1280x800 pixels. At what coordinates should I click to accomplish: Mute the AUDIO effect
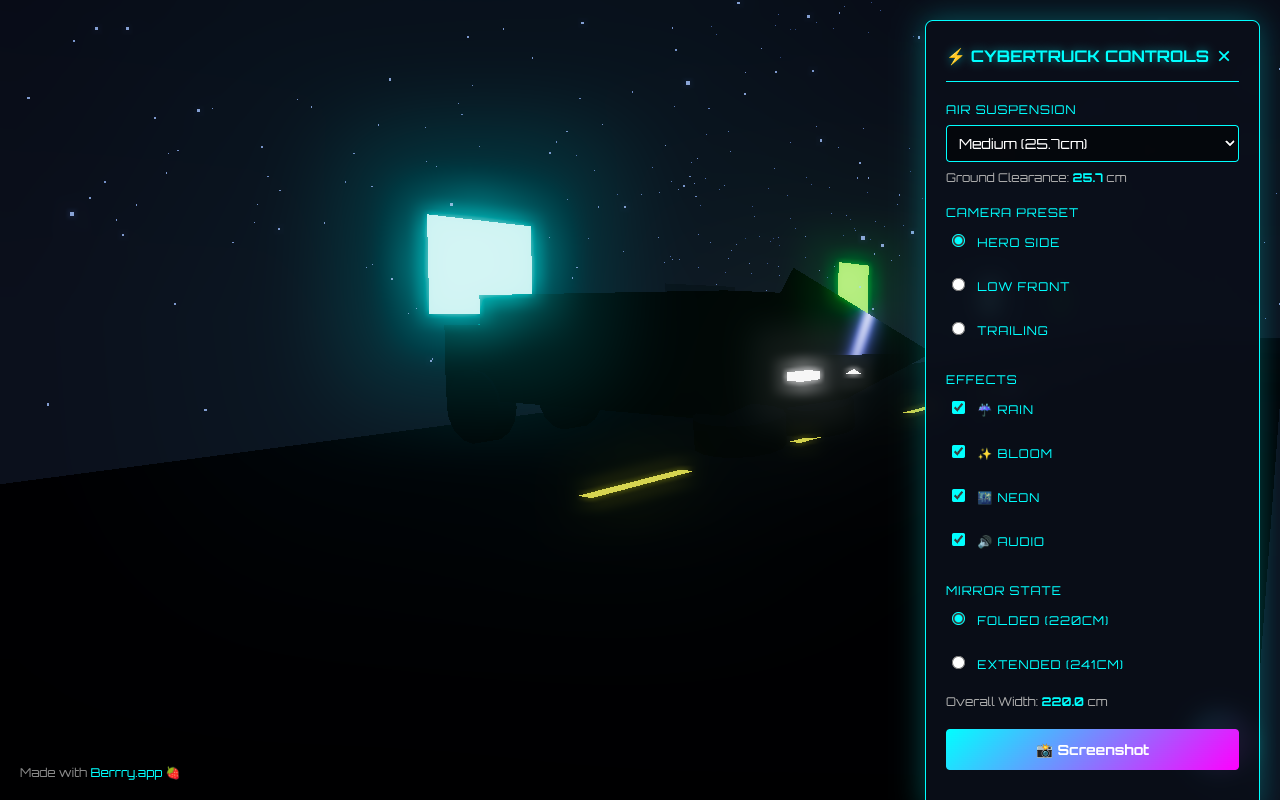(x=958, y=539)
